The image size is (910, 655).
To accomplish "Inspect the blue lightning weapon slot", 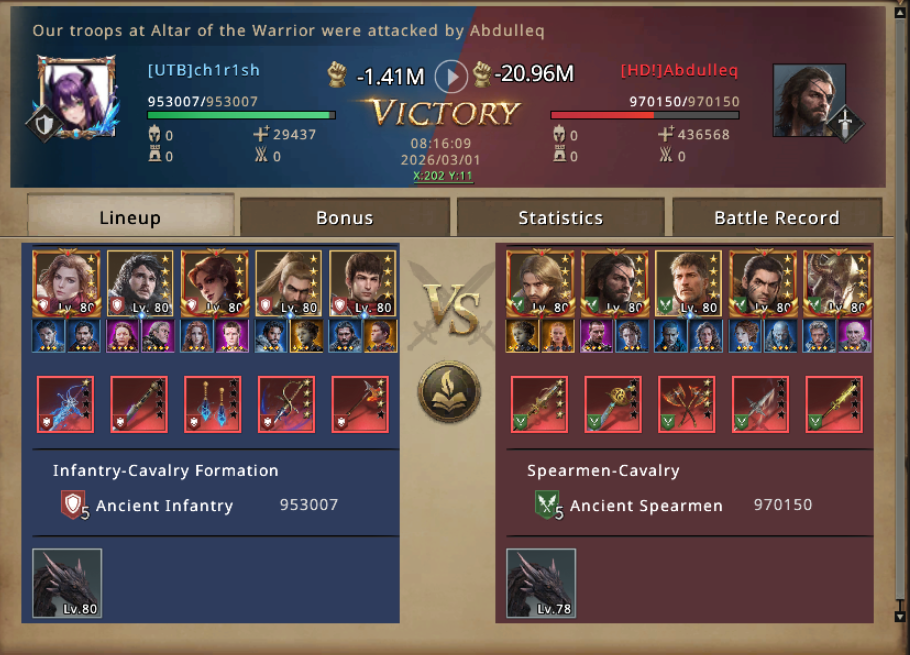I will [65, 404].
